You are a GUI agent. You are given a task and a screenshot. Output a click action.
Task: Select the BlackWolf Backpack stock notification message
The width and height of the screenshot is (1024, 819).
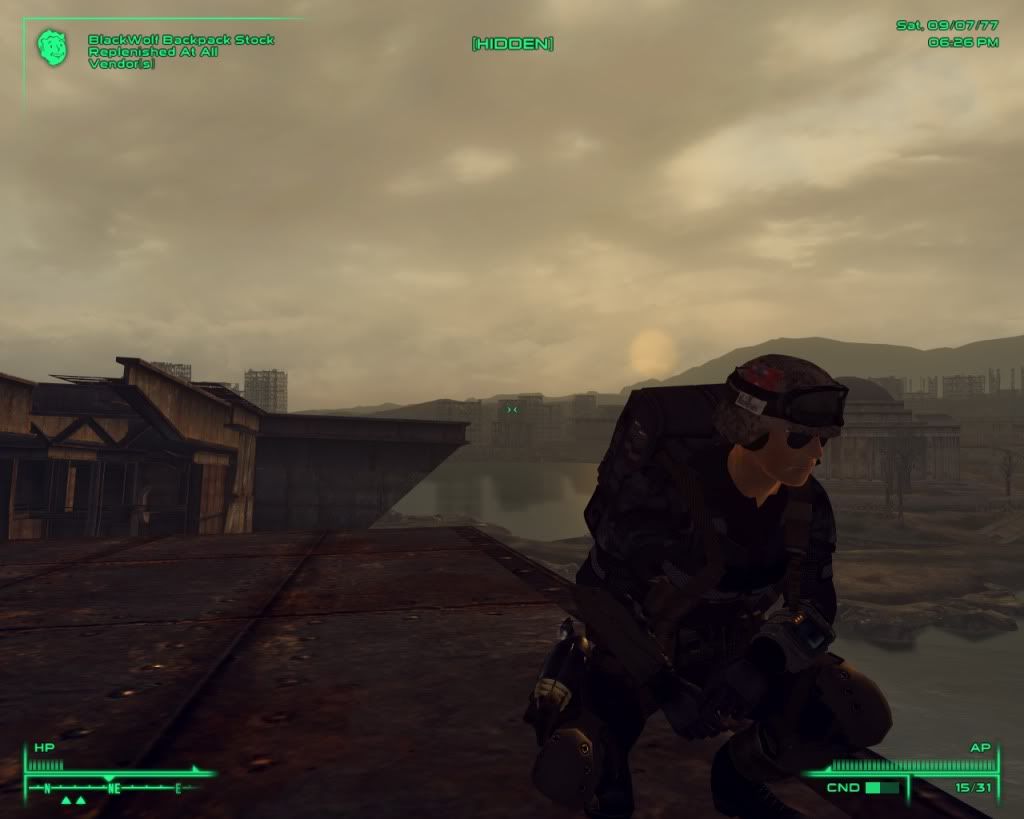tap(181, 52)
